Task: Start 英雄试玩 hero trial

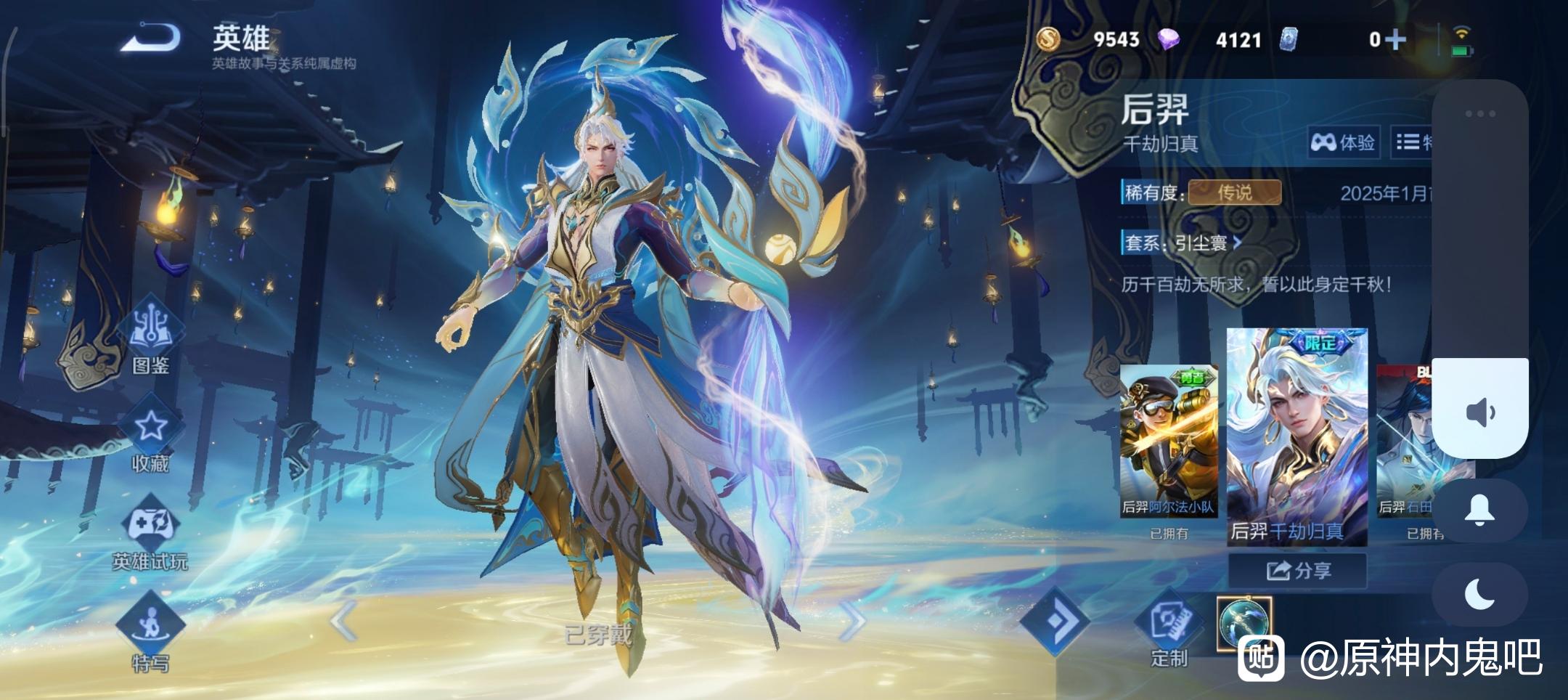Action: [150, 534]
